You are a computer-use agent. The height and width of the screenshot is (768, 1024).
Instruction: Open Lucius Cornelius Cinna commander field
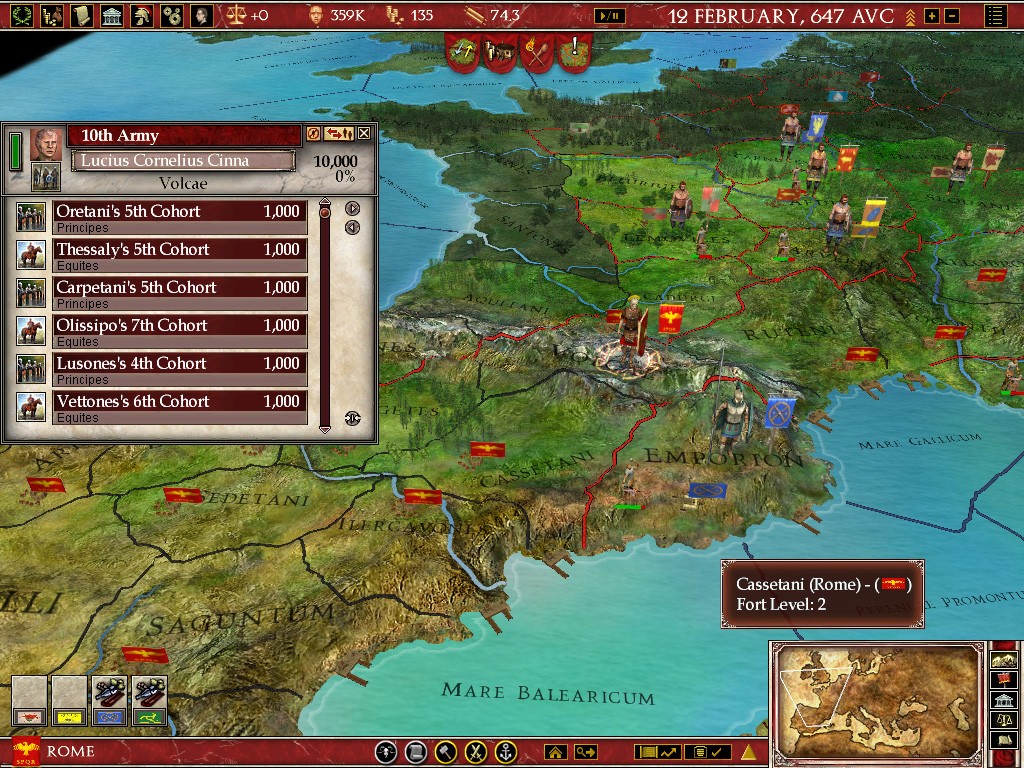(183, 160)
